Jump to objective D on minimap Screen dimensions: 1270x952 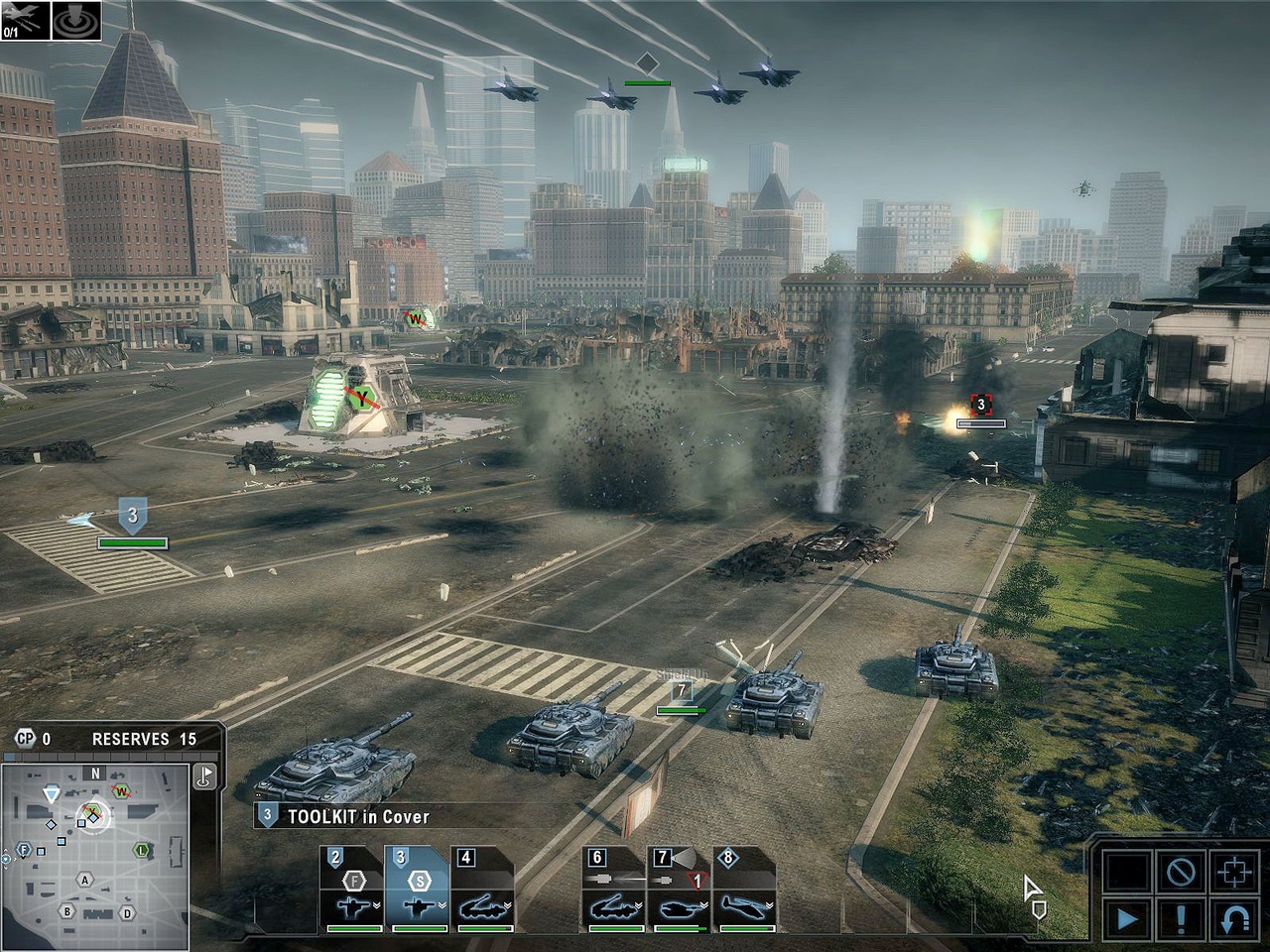tap(127, 913)
